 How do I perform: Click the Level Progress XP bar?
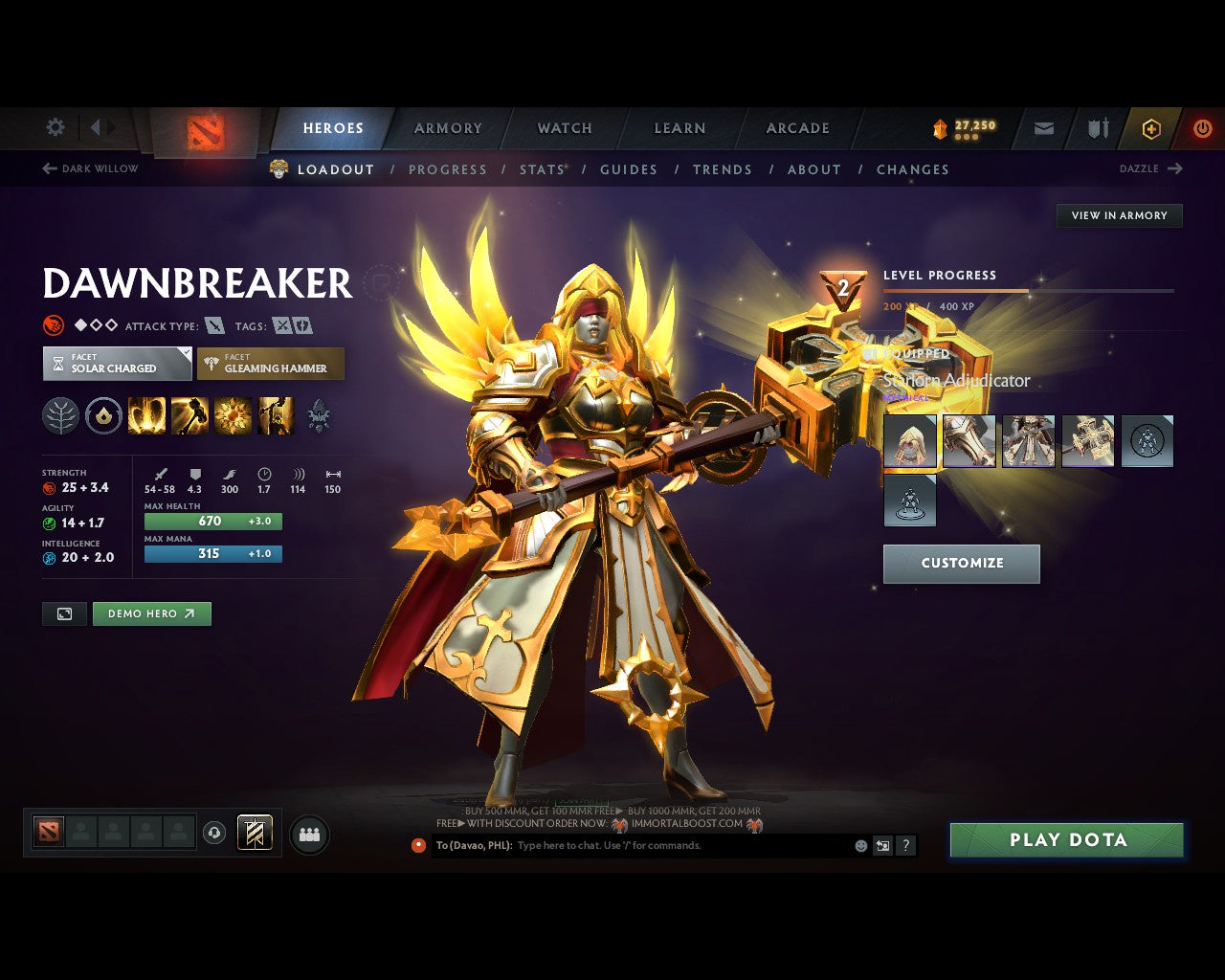[x=1029, y=291]
